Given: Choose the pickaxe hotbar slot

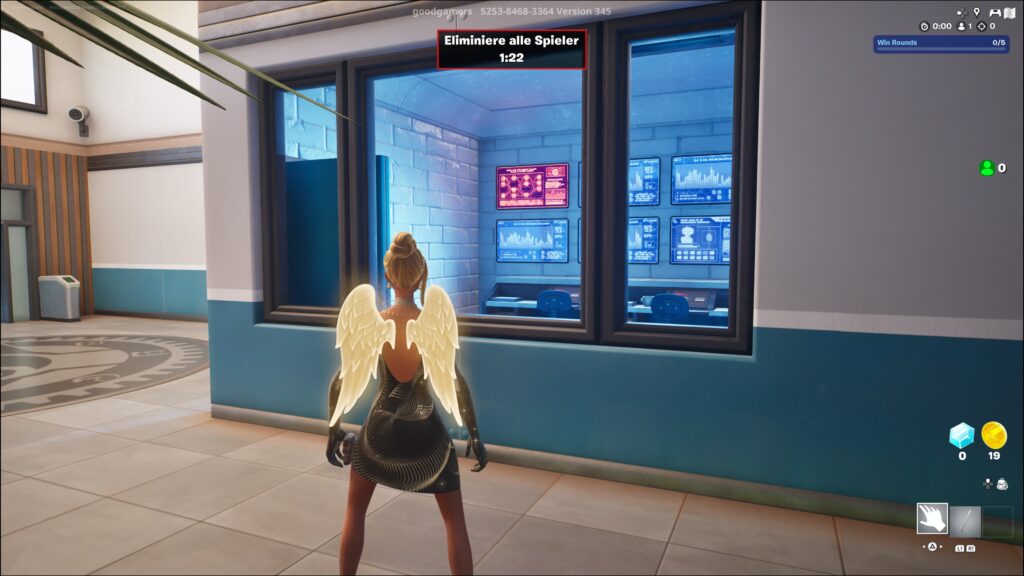Looking at the screenshot, I should [965, 520].
